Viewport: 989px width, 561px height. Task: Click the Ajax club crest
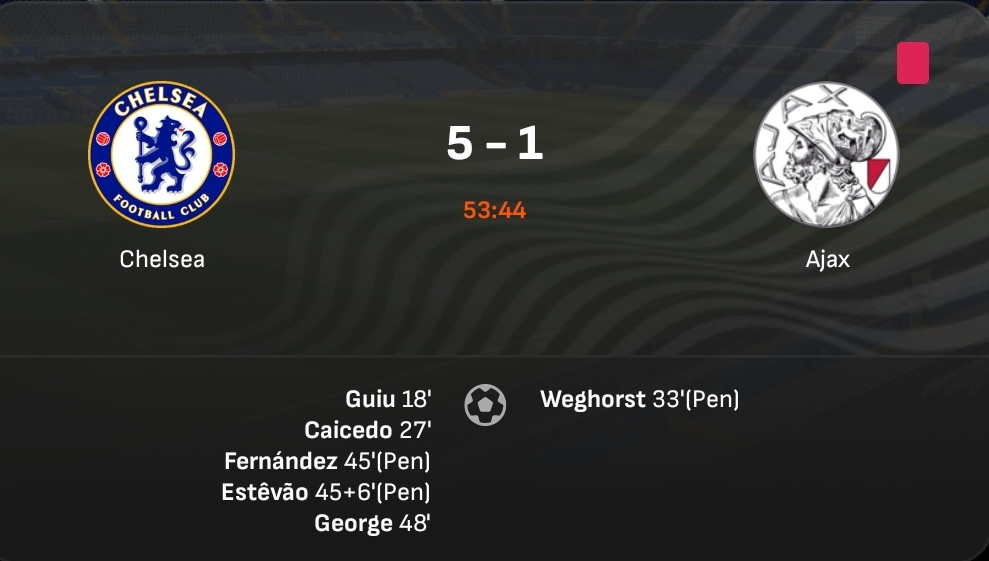tap(826, 154)
